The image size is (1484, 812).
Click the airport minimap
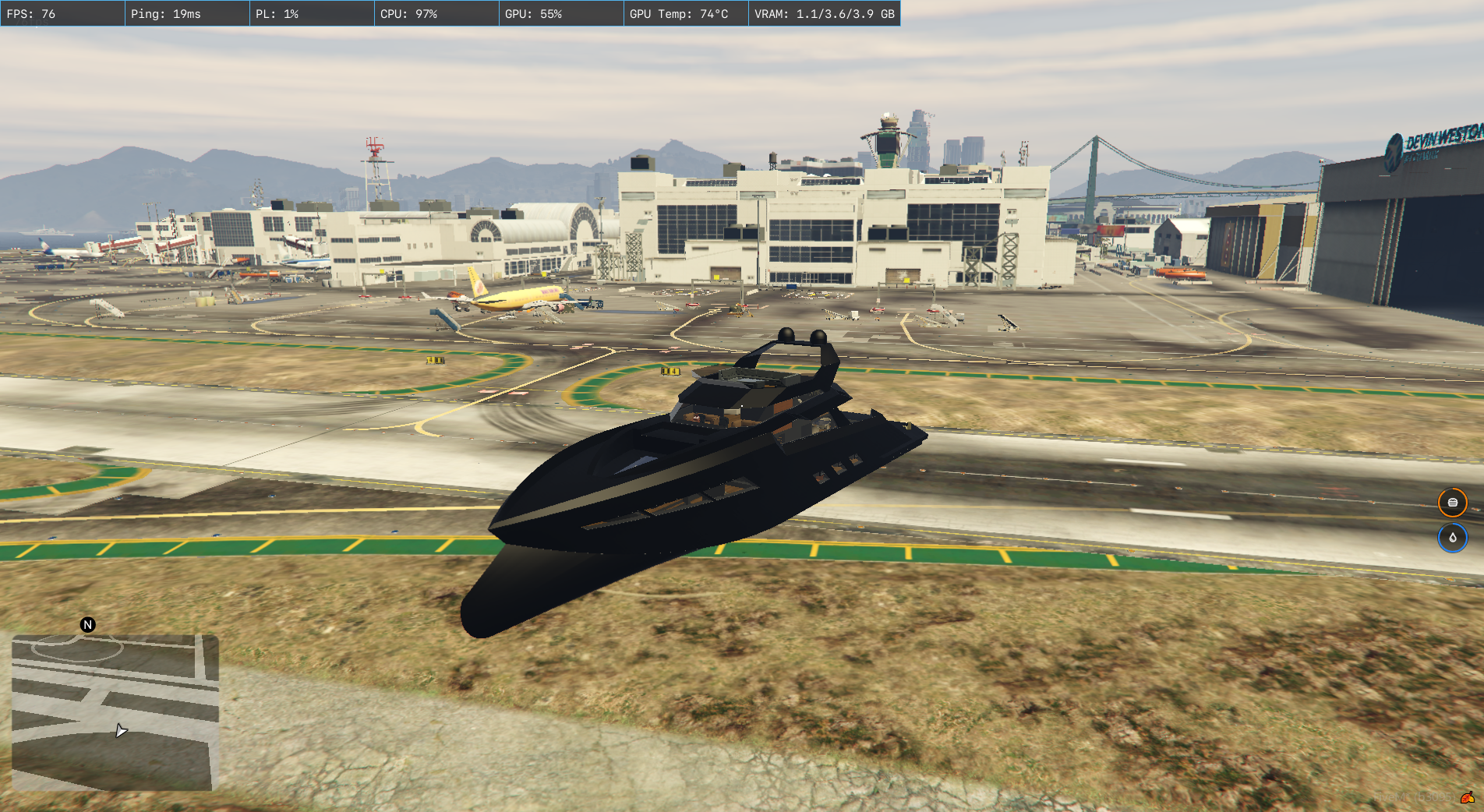114,712
